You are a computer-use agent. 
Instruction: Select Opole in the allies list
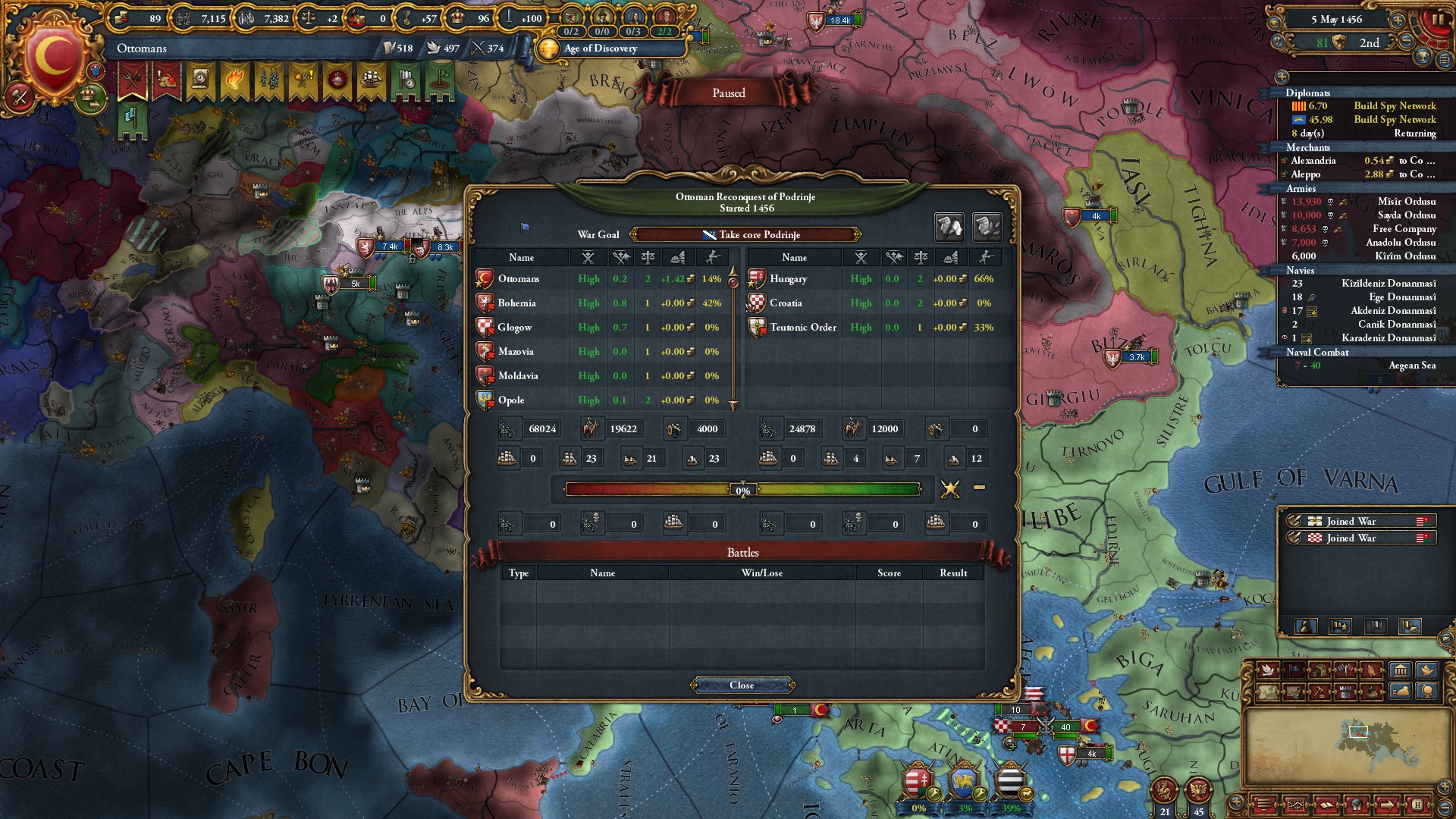pos(511,400)
